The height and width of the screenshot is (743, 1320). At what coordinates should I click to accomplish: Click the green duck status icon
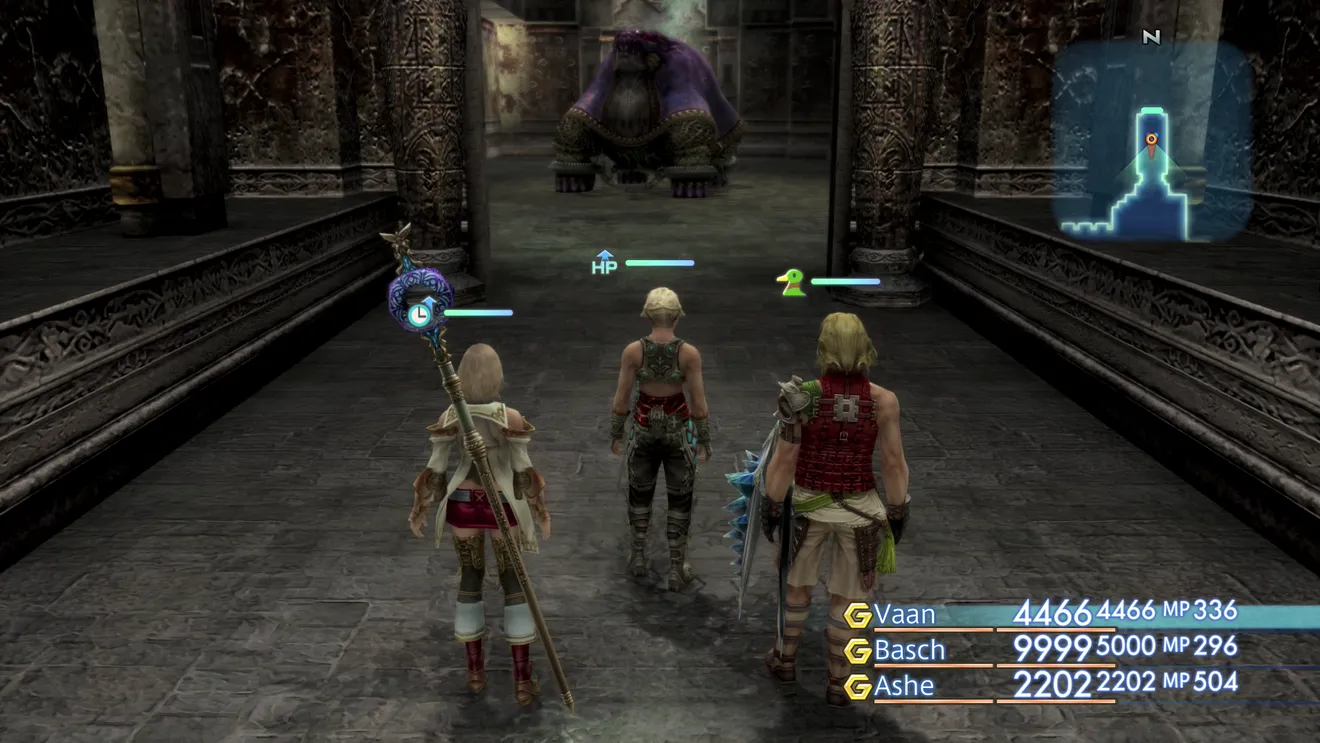click(792, 283)
